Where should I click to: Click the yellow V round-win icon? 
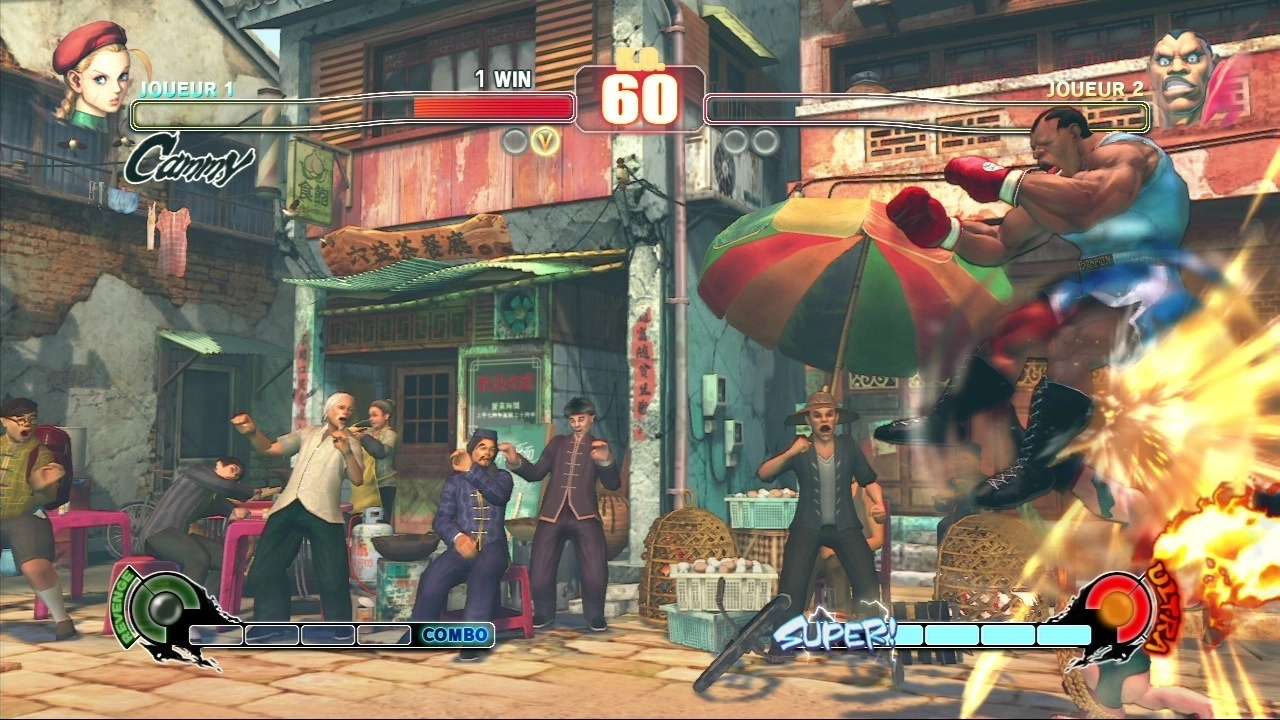(545, 141)
